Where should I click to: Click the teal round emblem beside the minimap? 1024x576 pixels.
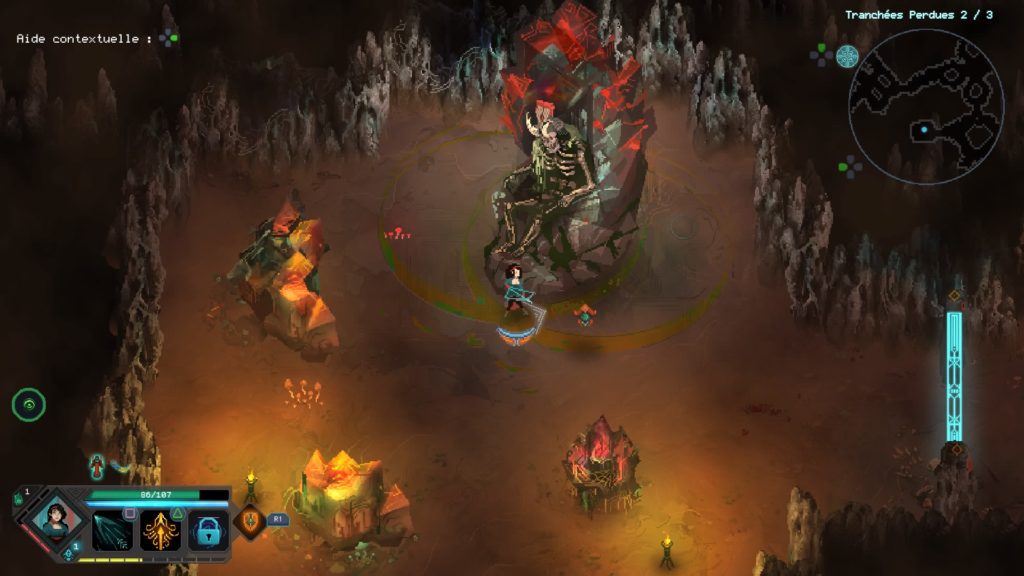click(847, 56)
